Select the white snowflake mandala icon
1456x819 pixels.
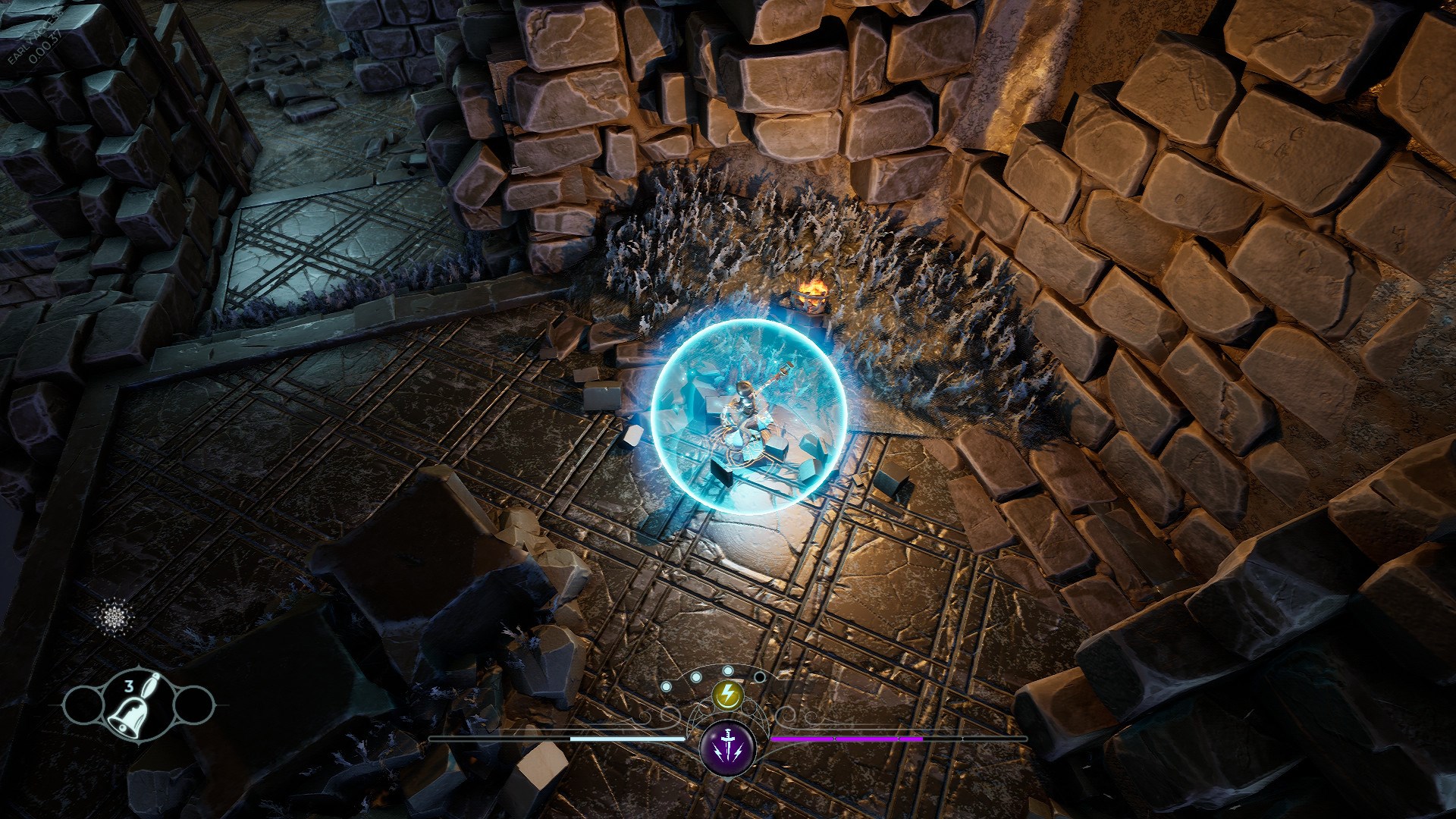pos(117,615)
